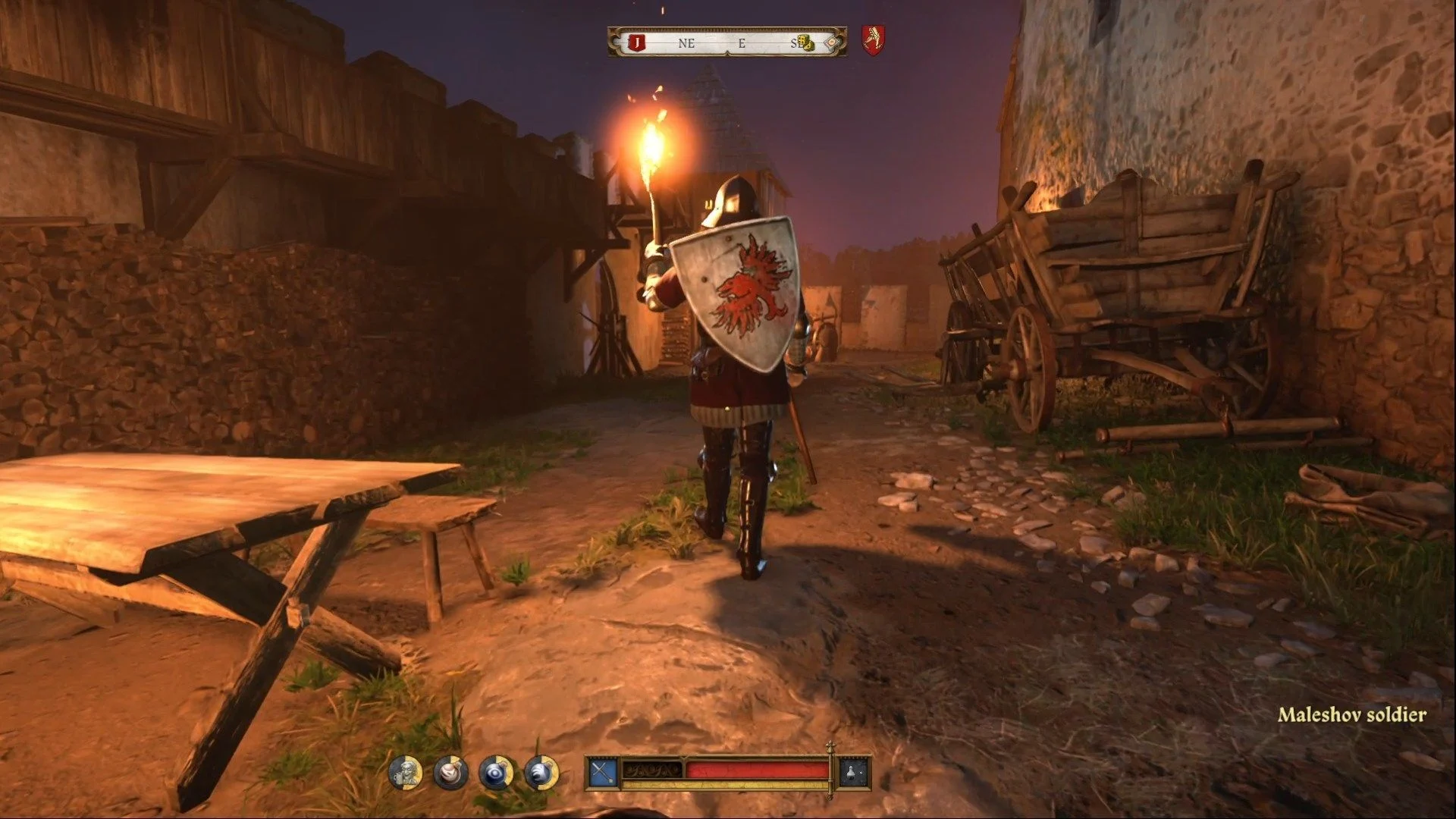Click the blue eye potion buff icon
This screenshot has width=1456, height=819.
click(x=496, y=773)
